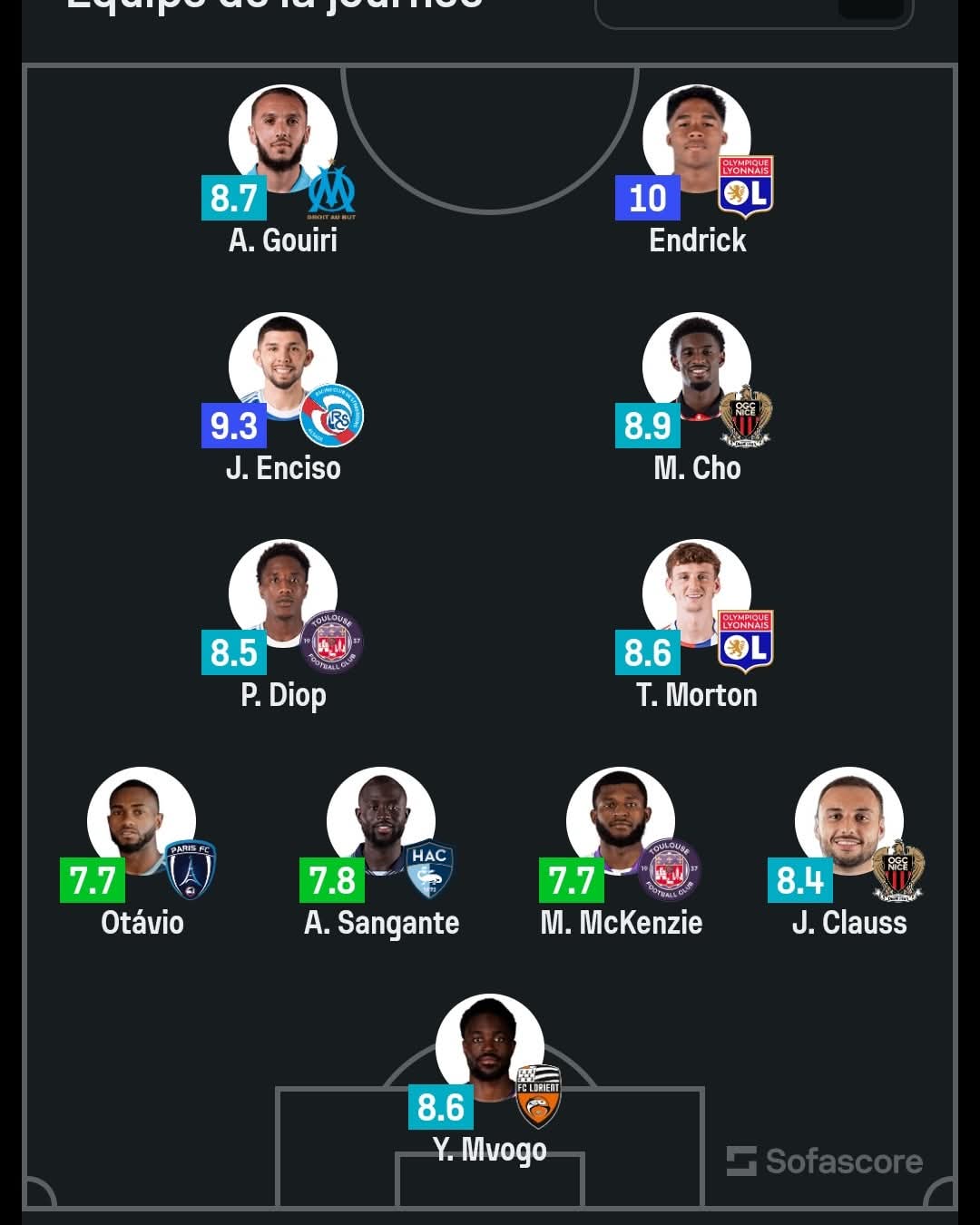Screen dimensions: 980x1225
Task: Show A. Sangante's player card
Action: [381, 822]
